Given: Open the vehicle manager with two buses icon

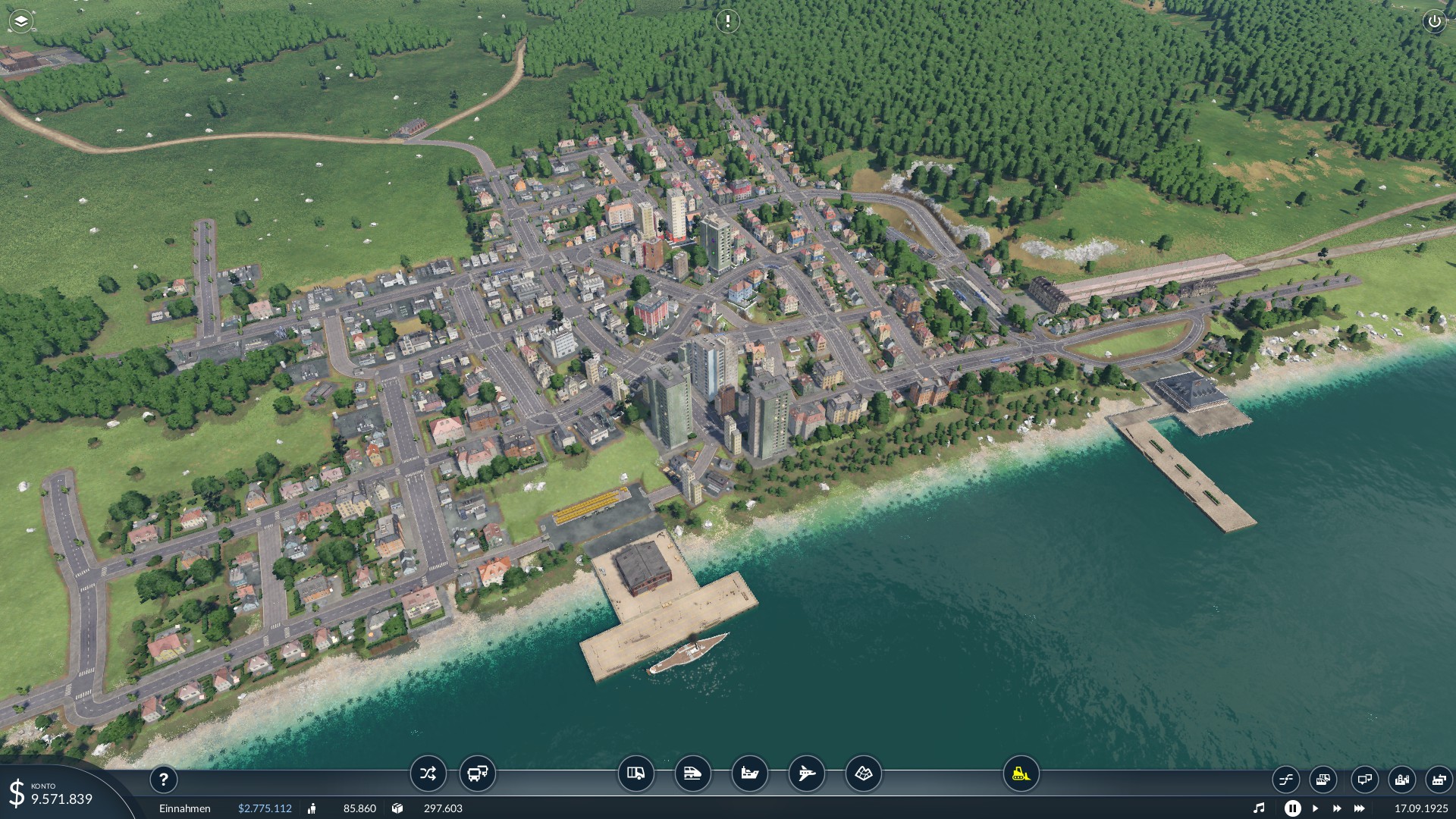Looking at the screenshot, I should click(x=478, y=773).
